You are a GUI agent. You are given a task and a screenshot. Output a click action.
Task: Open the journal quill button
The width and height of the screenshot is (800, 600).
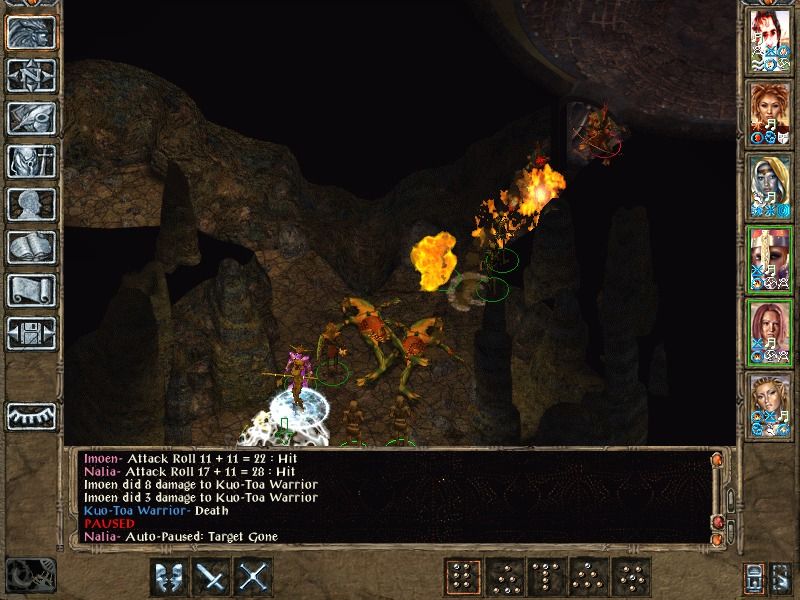click(x=30, y=117)
